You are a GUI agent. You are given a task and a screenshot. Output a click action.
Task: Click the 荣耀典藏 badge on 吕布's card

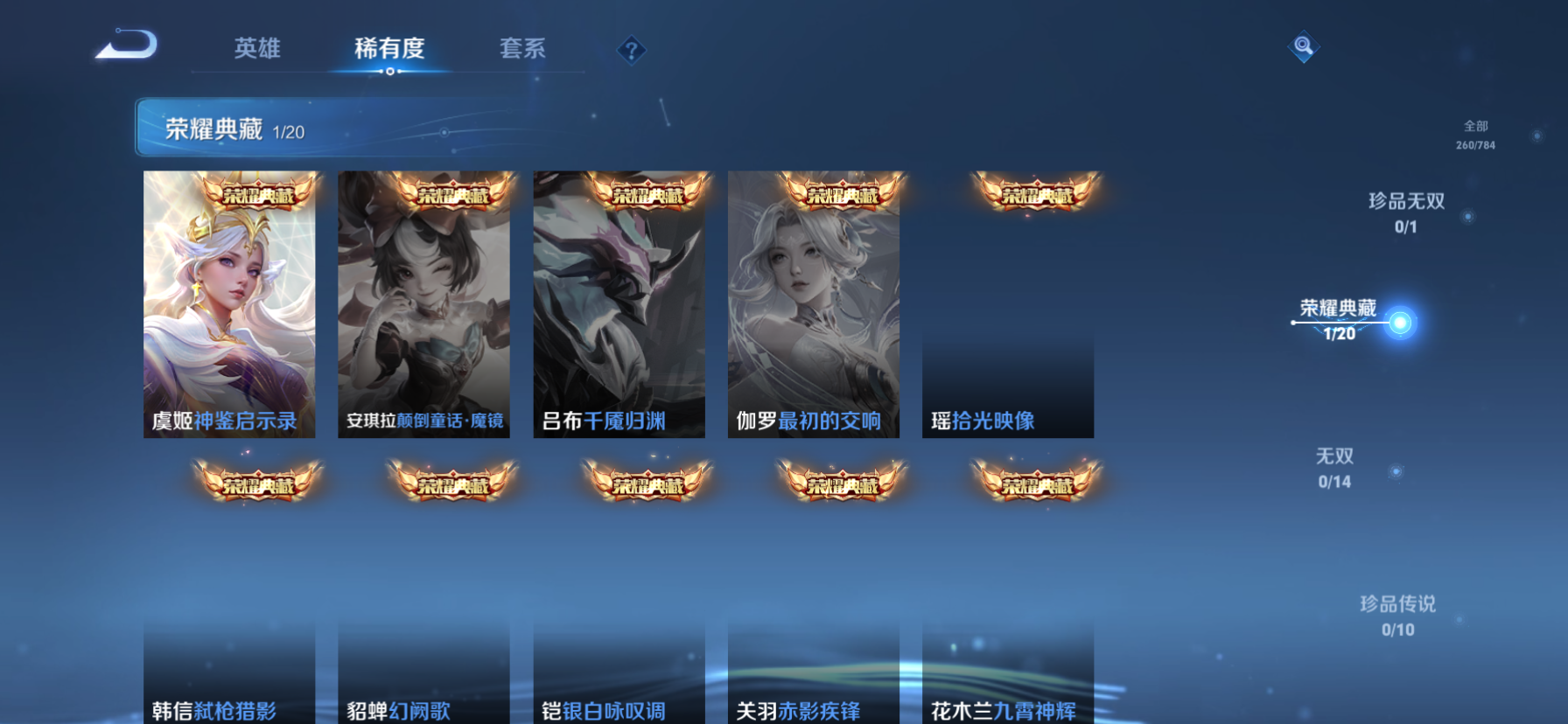tap(646, 196)
